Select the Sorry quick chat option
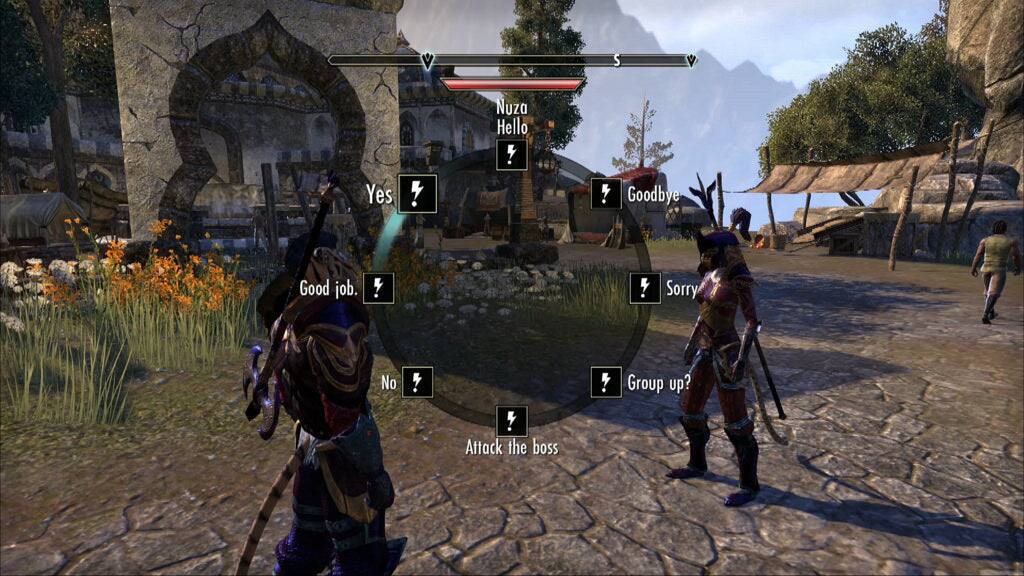This screenshot has width=1024, height=576. click(645, 288)
